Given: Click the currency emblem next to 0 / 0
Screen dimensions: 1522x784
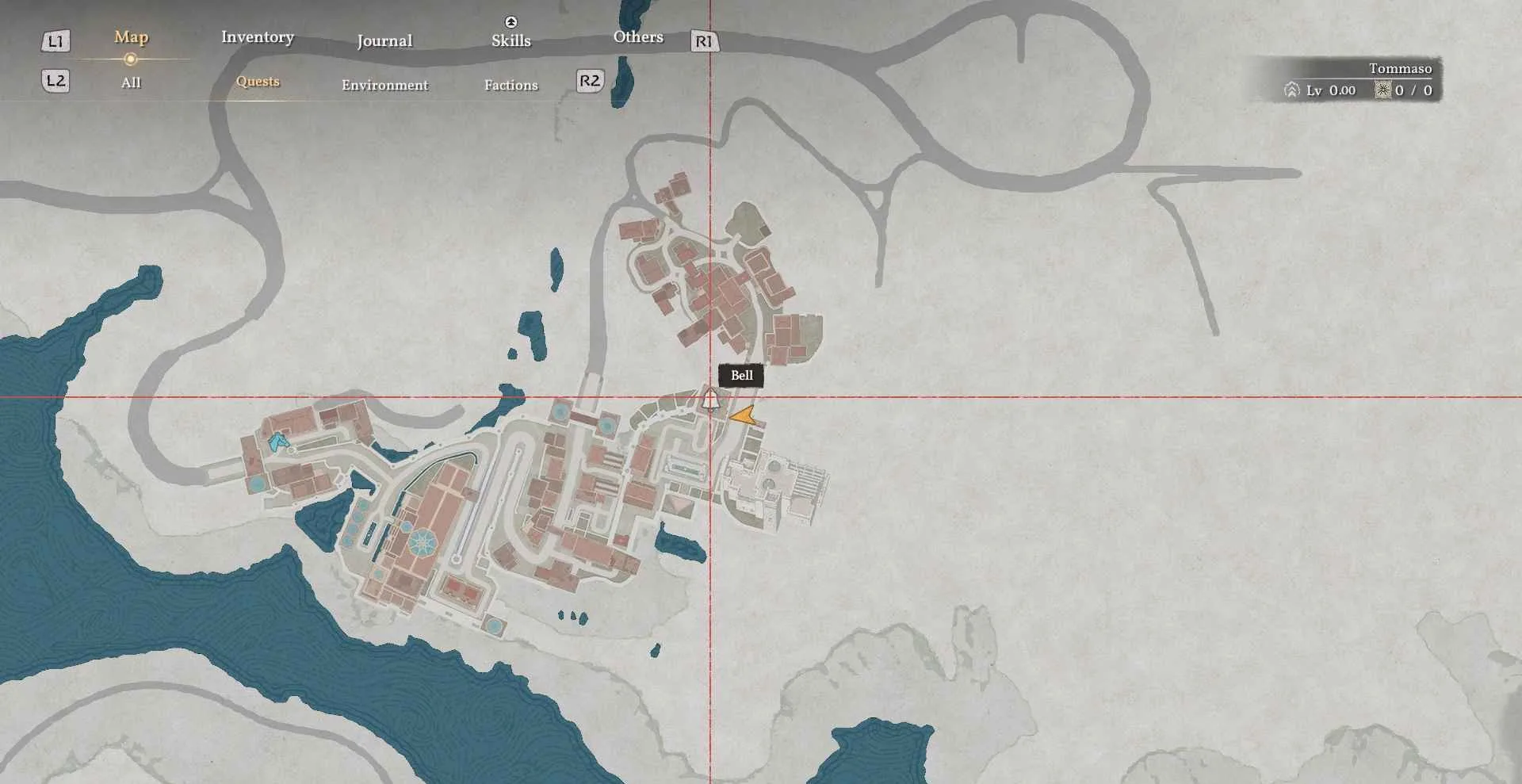Looking at the screenshot, I should click(1382, 90).
